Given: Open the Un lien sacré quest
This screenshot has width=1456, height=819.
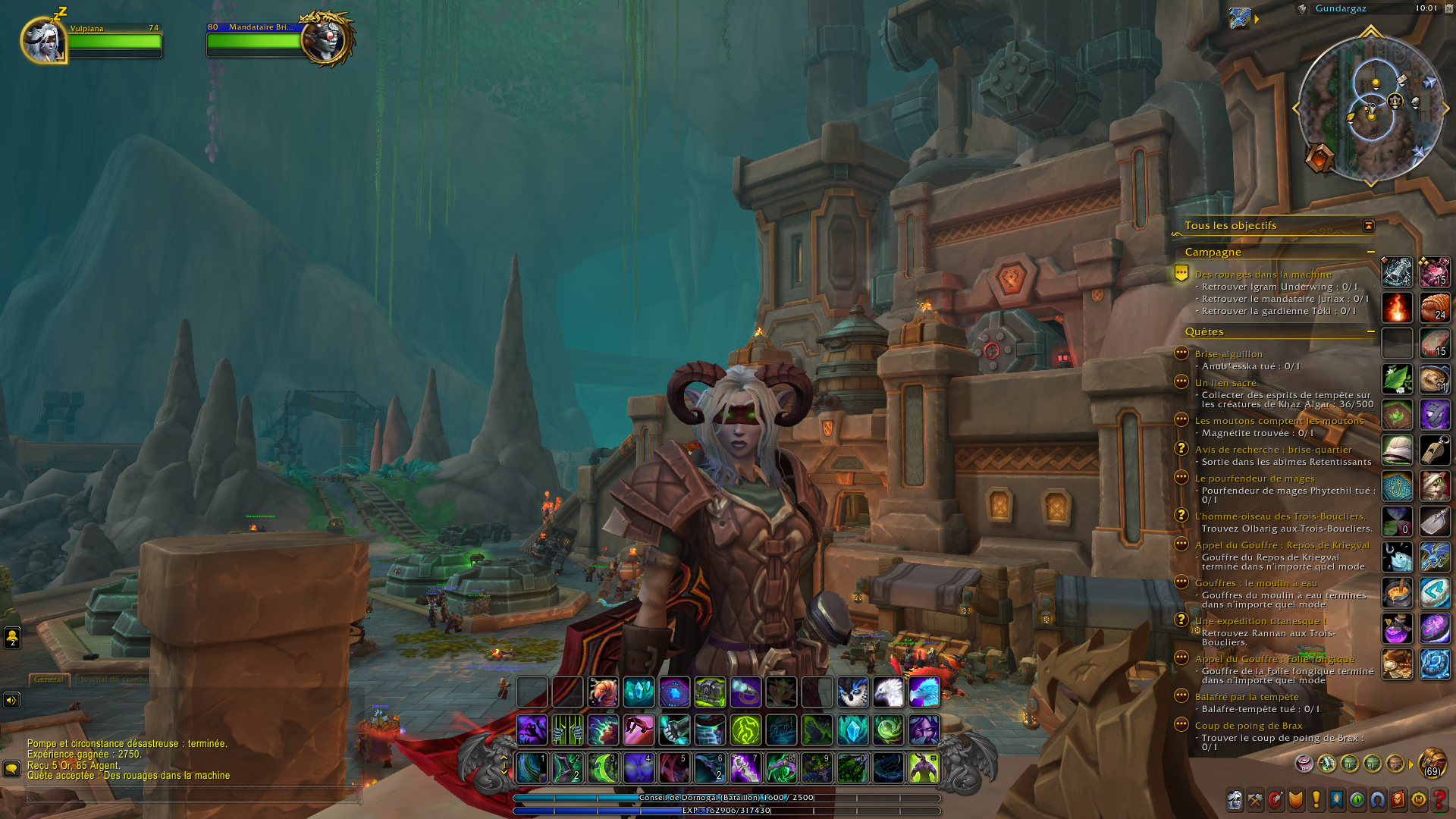Looking at the screenshot, I should pos(1225,383).
